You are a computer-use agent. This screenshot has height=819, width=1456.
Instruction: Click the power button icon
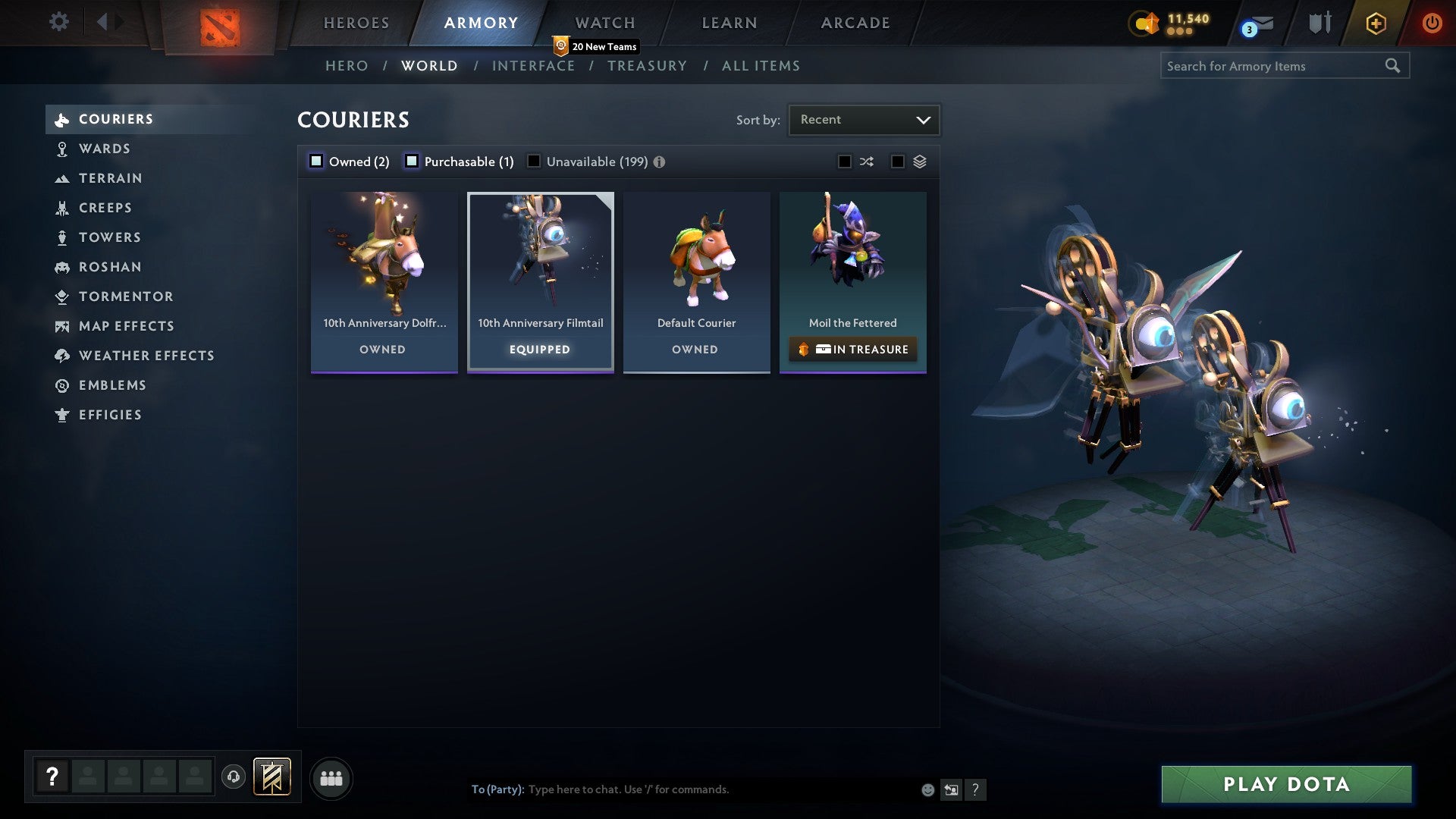tap(1432, 22)
